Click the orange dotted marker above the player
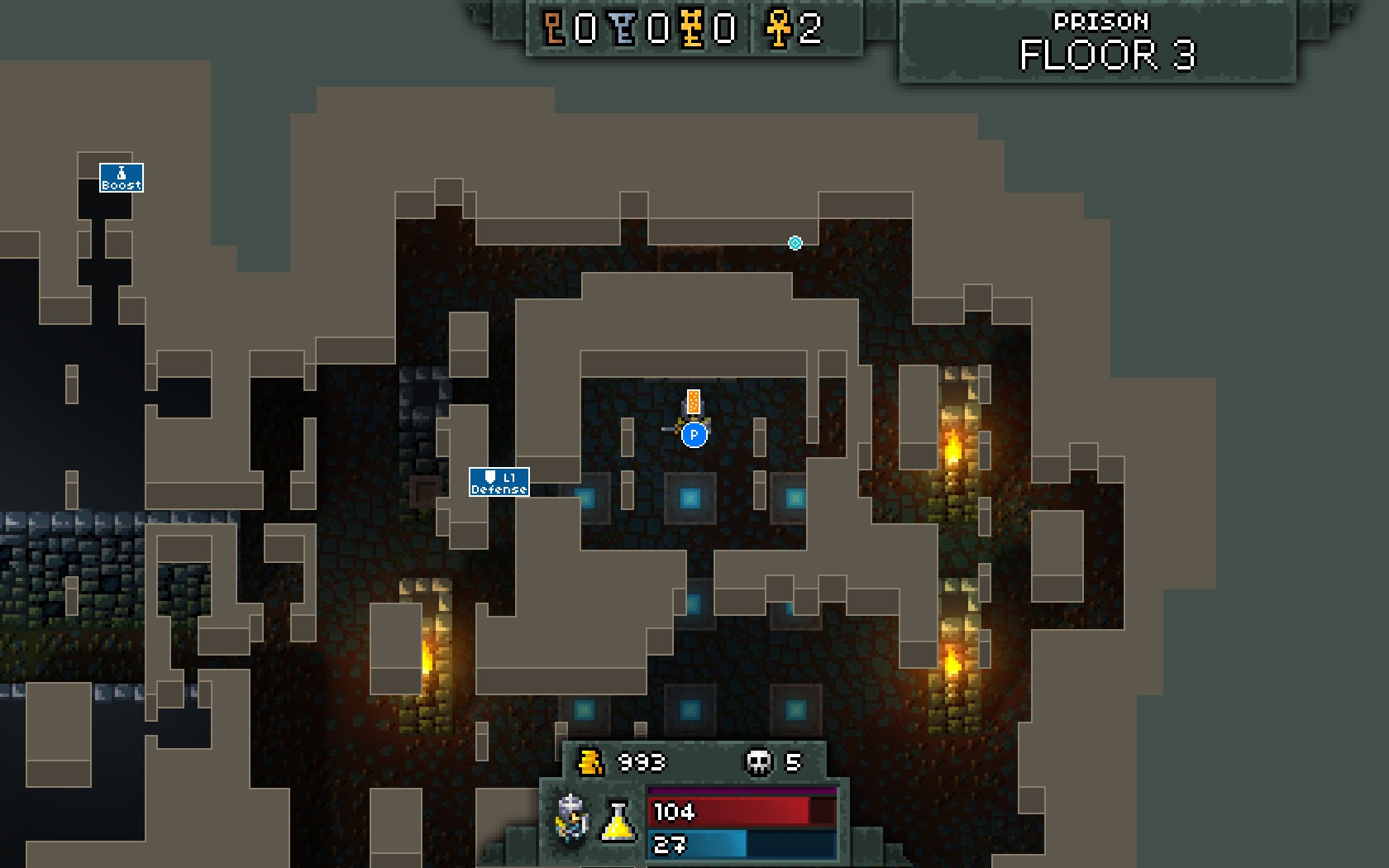Viewport: 1389px width, 868px height. coord(694,403)
